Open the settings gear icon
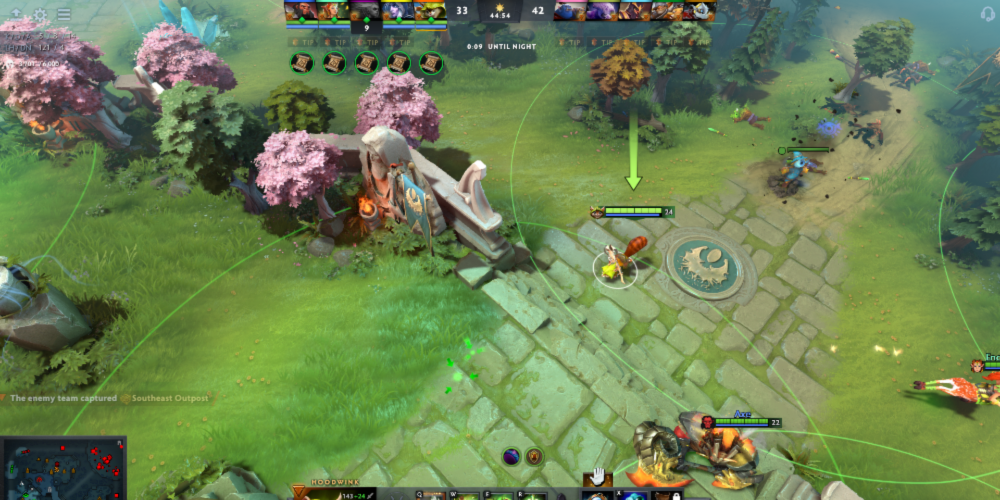1000x500 pixels. 40,14
